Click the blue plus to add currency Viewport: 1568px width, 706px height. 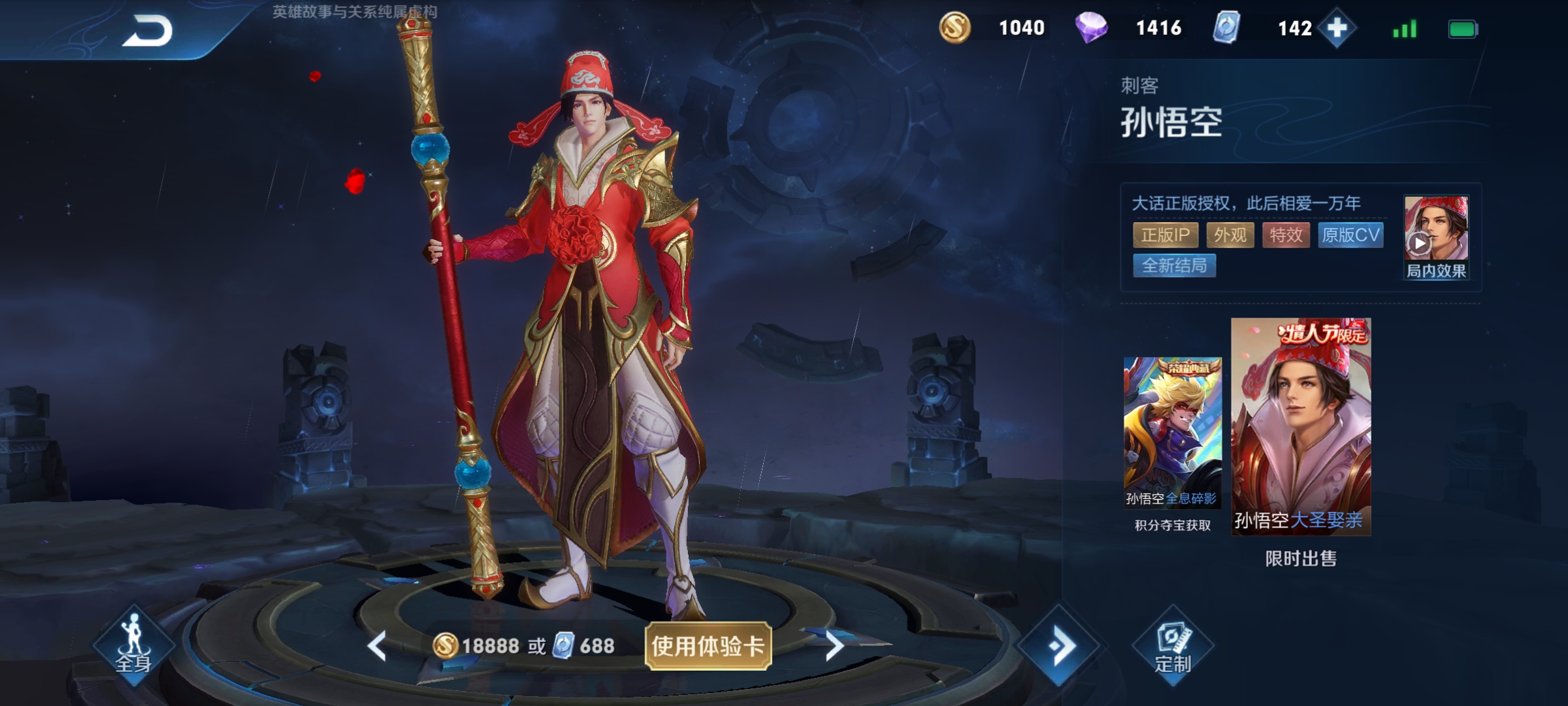[1338, 27]
